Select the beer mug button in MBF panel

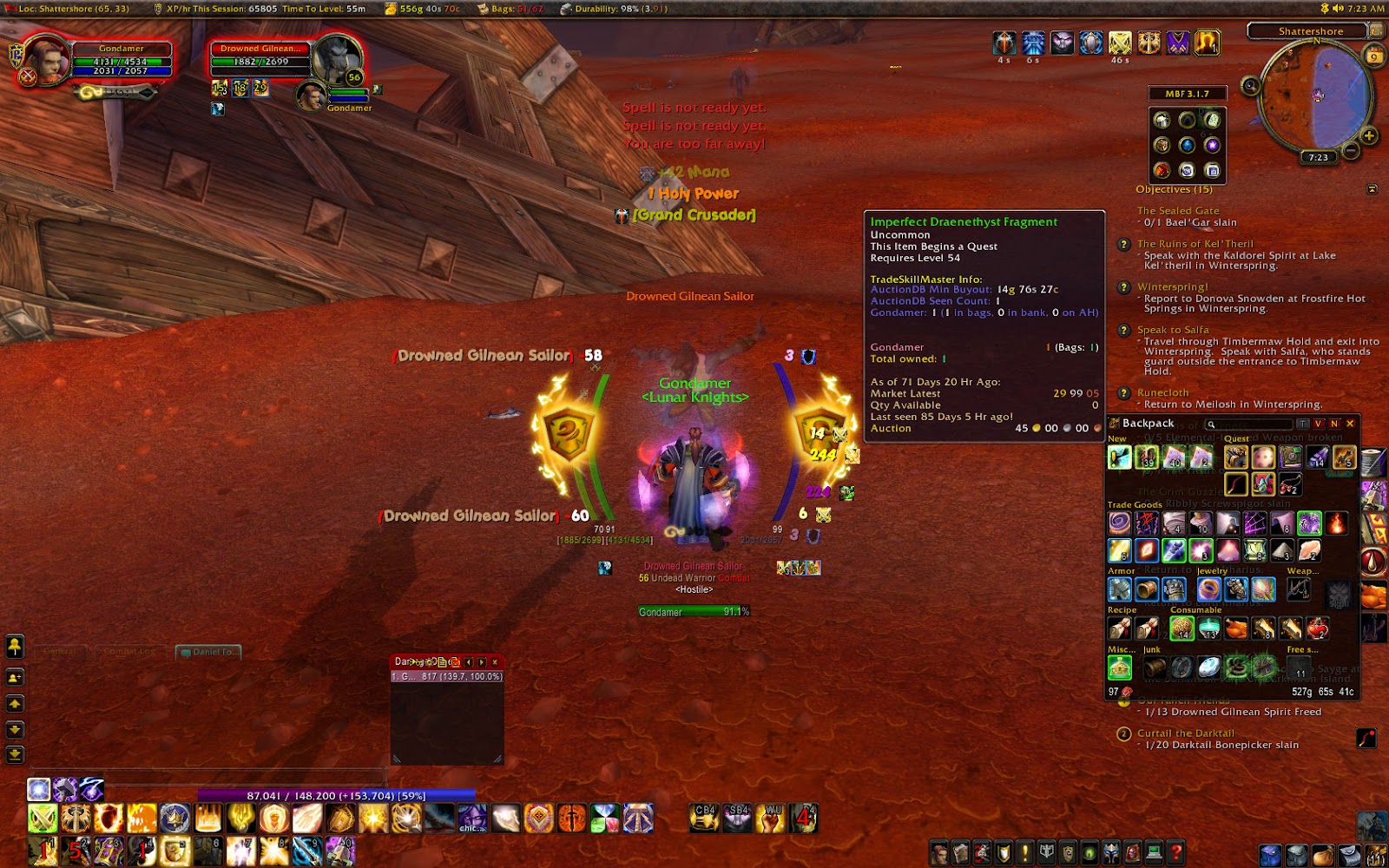point(1162,121)
